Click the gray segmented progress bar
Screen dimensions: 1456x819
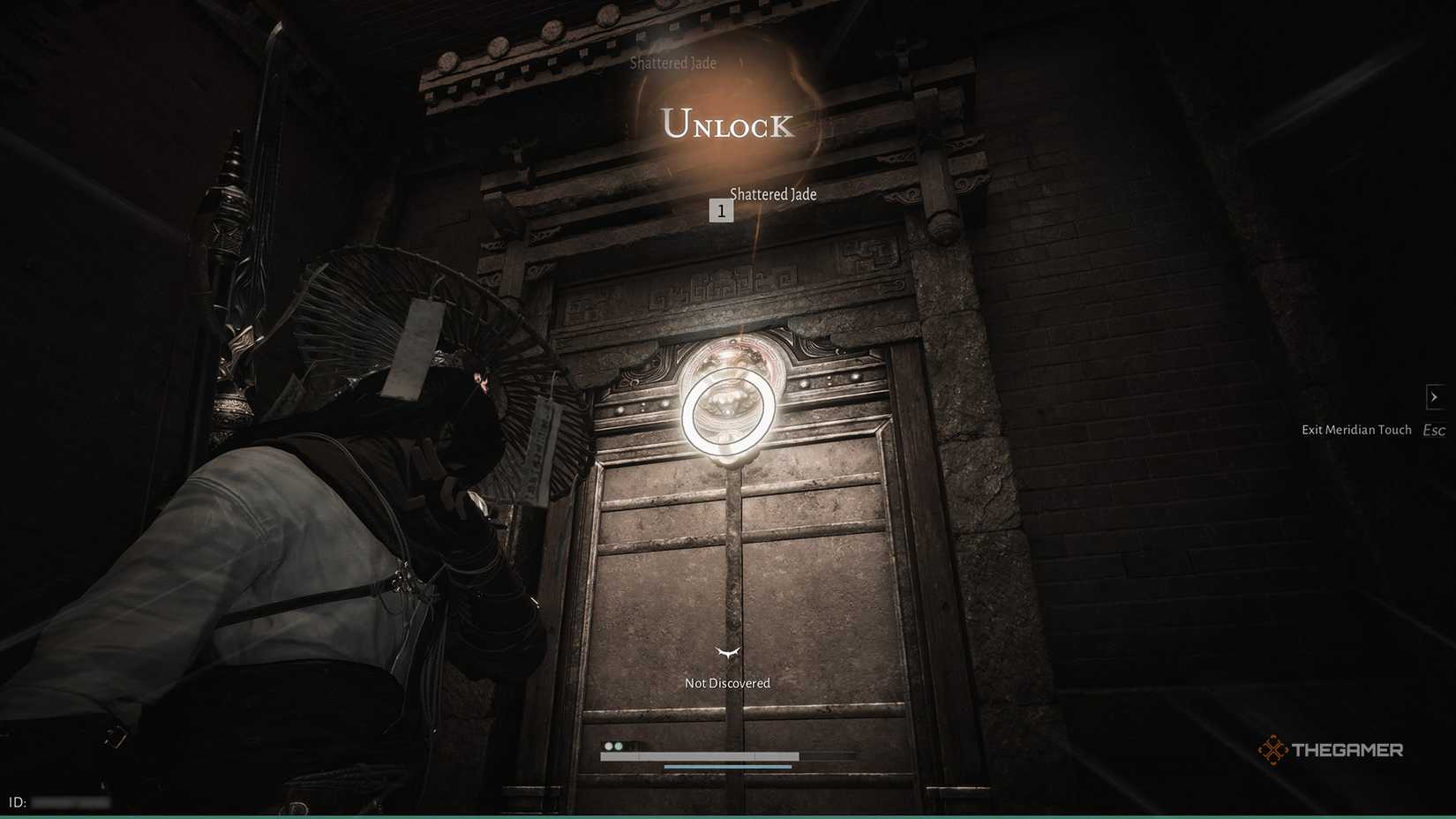pyautogui.click(x=700, y=755)
